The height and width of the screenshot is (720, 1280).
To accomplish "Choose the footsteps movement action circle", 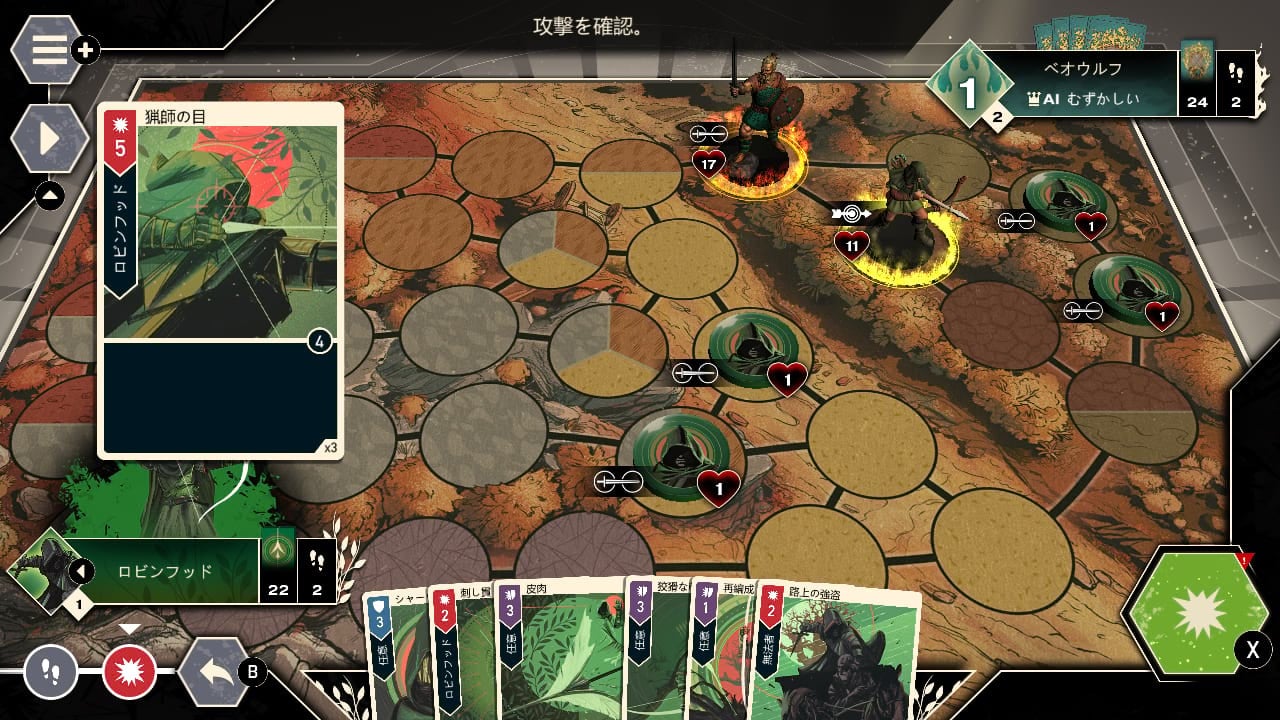I will point(50,670).
